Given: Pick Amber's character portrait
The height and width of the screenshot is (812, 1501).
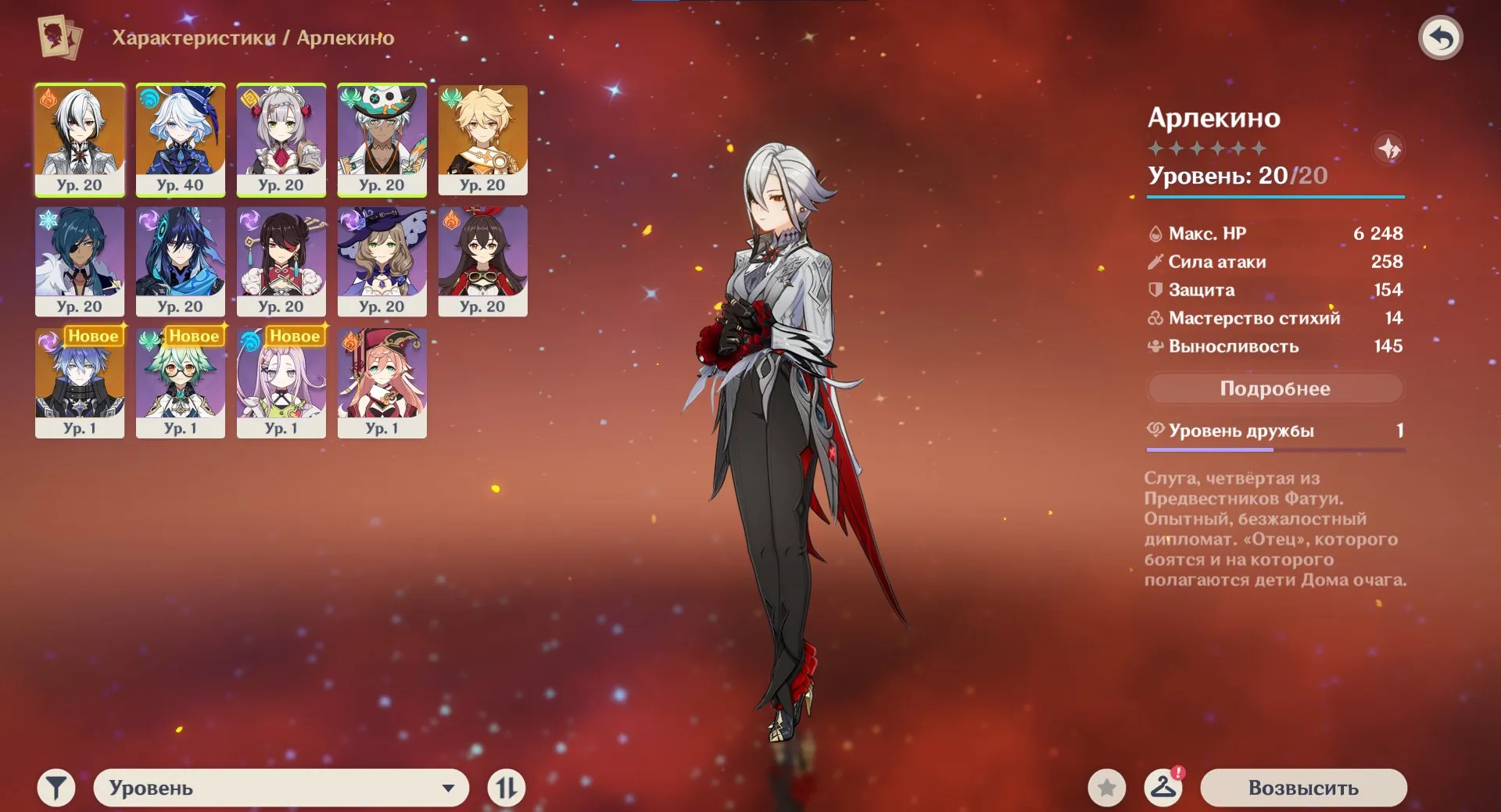Looking at the screenshot, I should (x=482, y=261).
